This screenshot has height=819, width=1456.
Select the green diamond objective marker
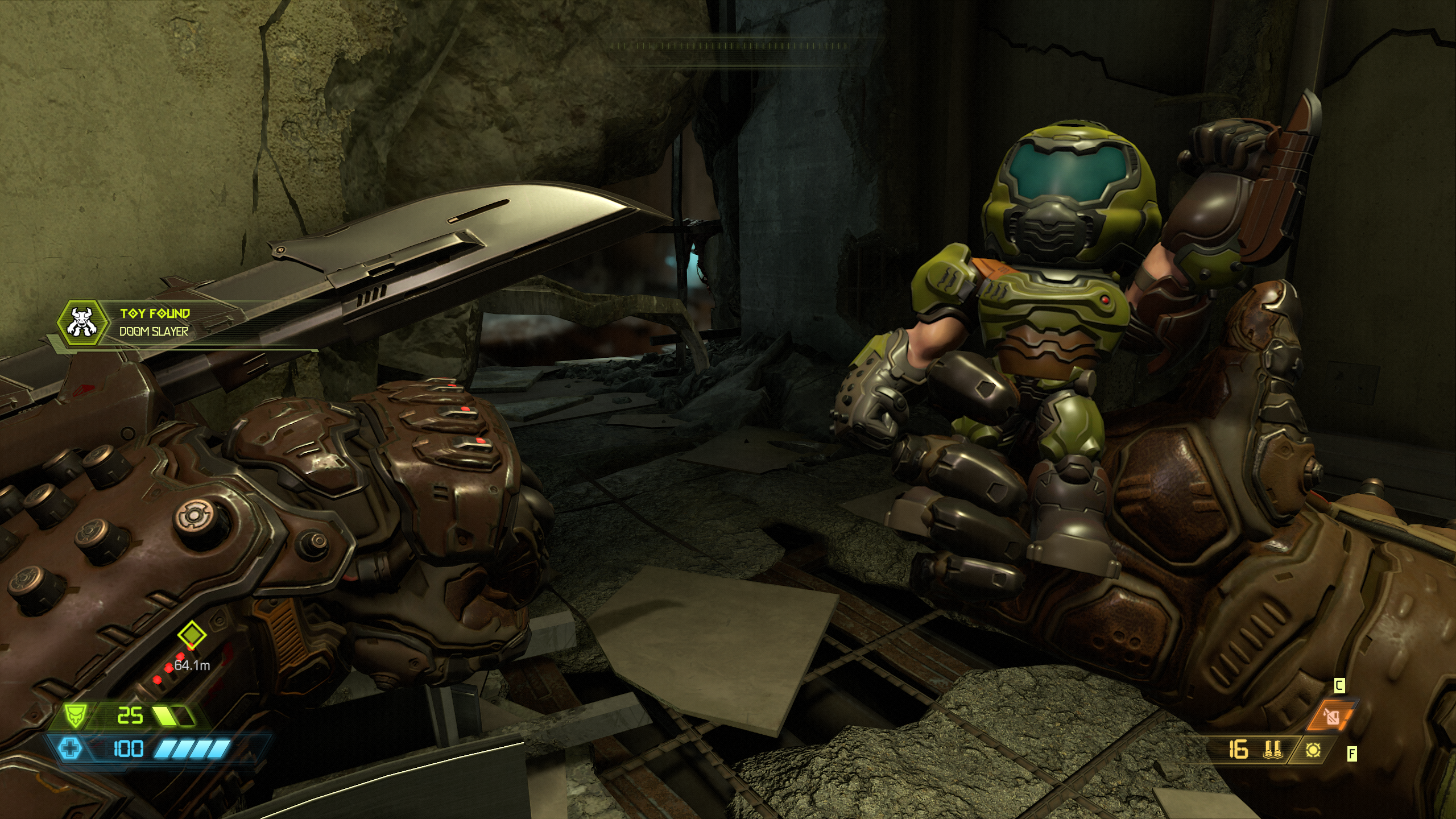(192, 634)
